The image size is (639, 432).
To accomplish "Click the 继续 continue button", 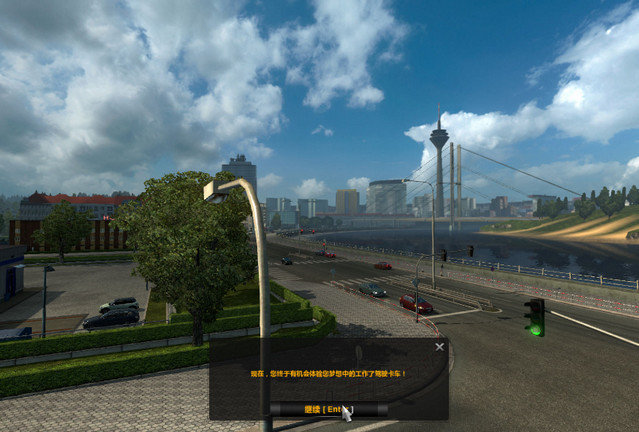I will point(327,408).
